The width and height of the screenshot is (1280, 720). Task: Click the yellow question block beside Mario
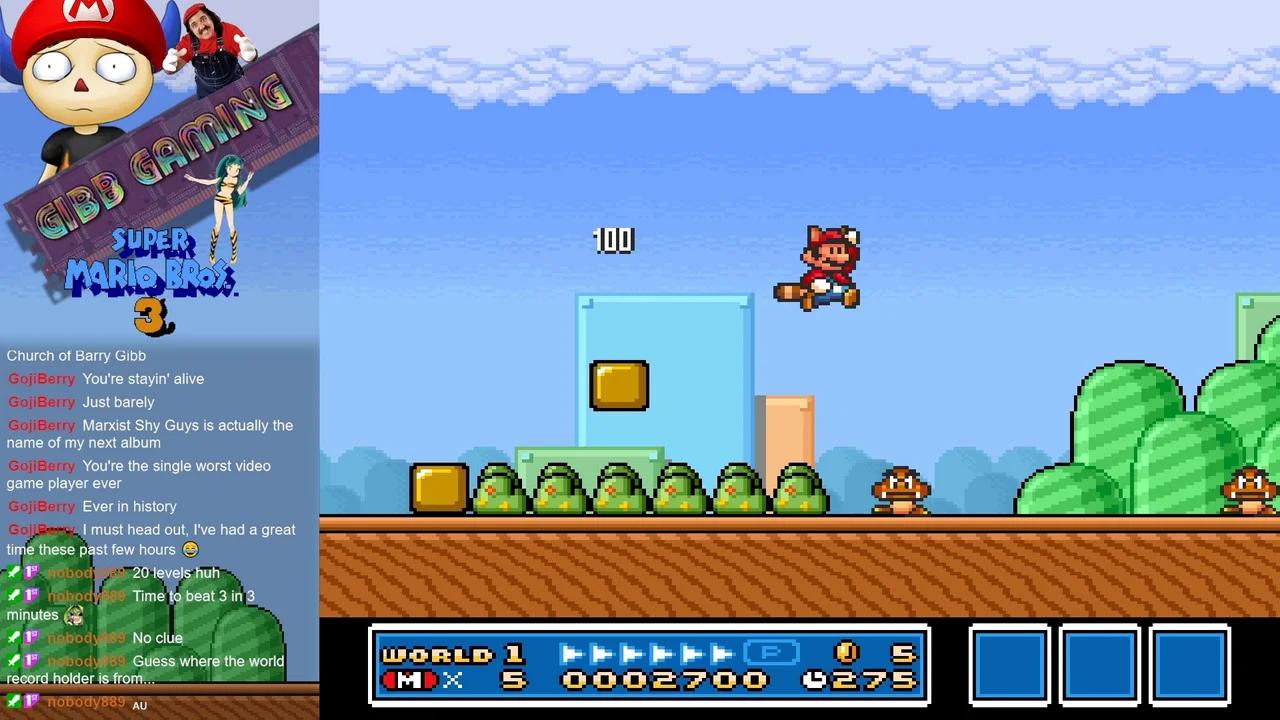click(x=618, y=387)
